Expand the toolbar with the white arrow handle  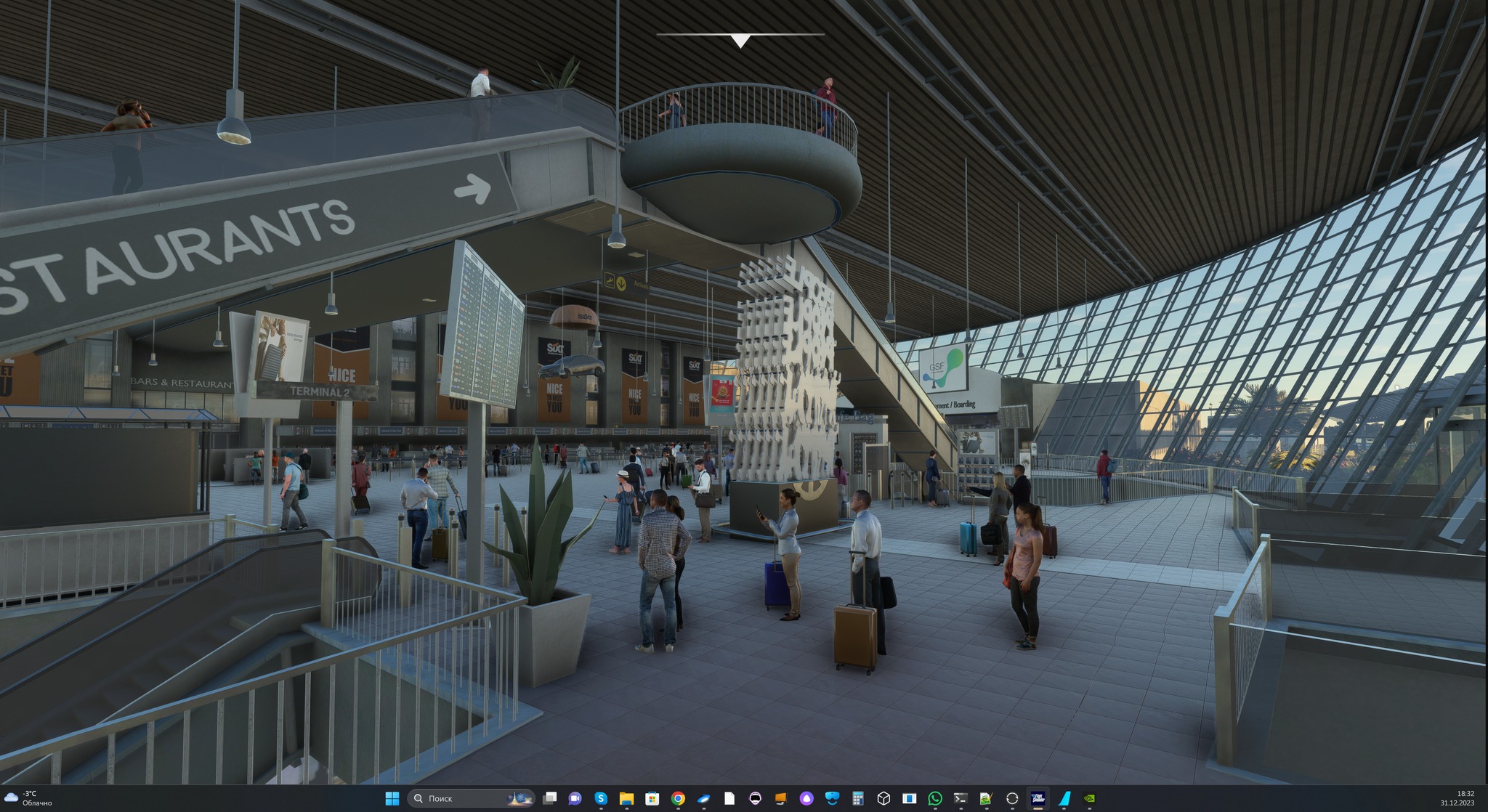740,41
